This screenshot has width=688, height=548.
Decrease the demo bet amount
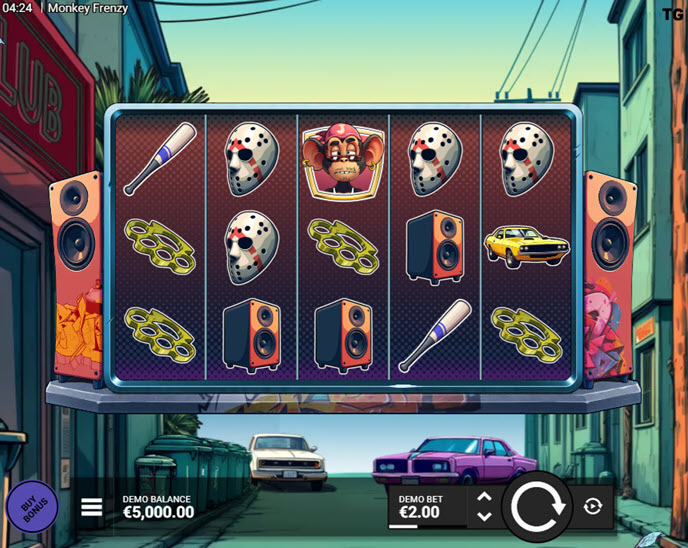tap(484, 517)
